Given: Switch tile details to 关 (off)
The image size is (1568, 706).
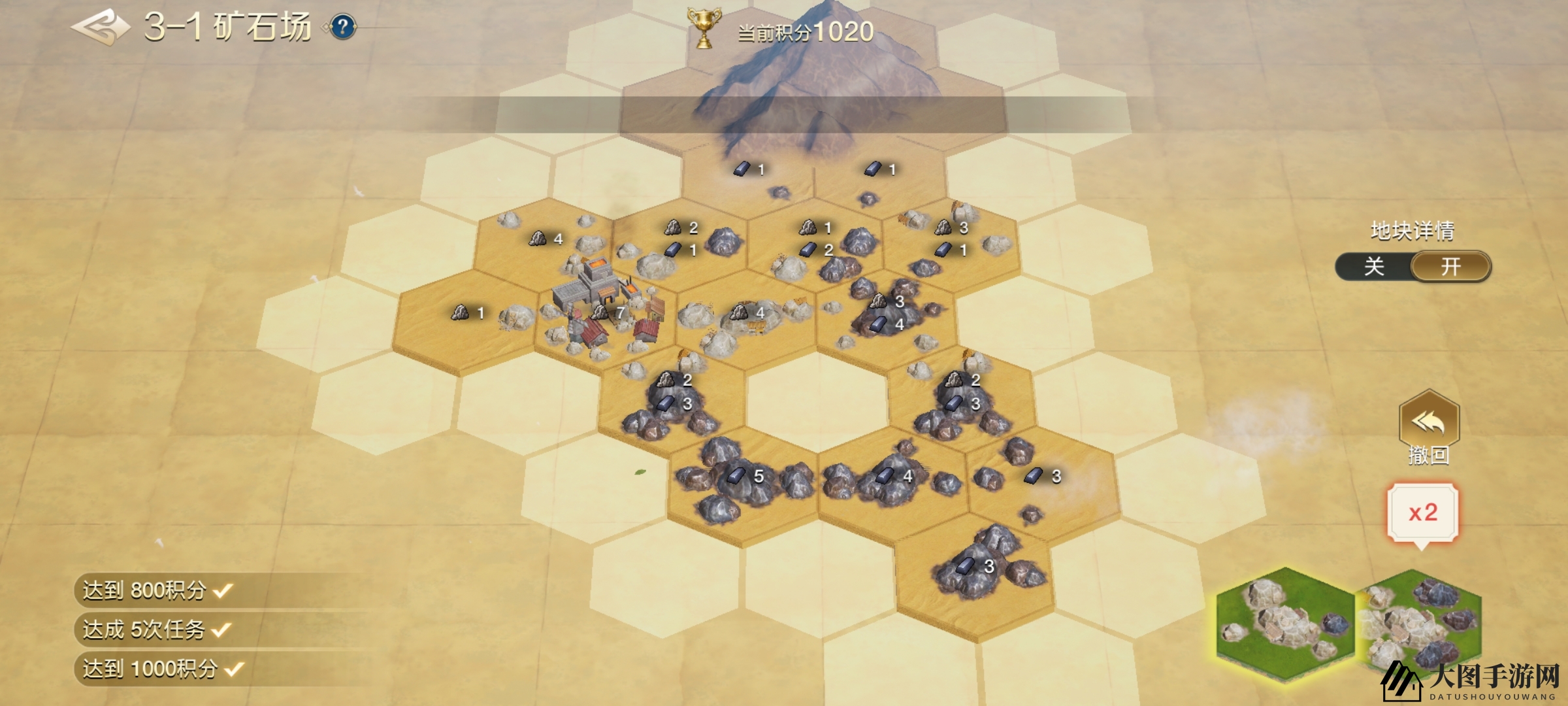Looking at the screenshot, I should click(x=1374, y=267).
